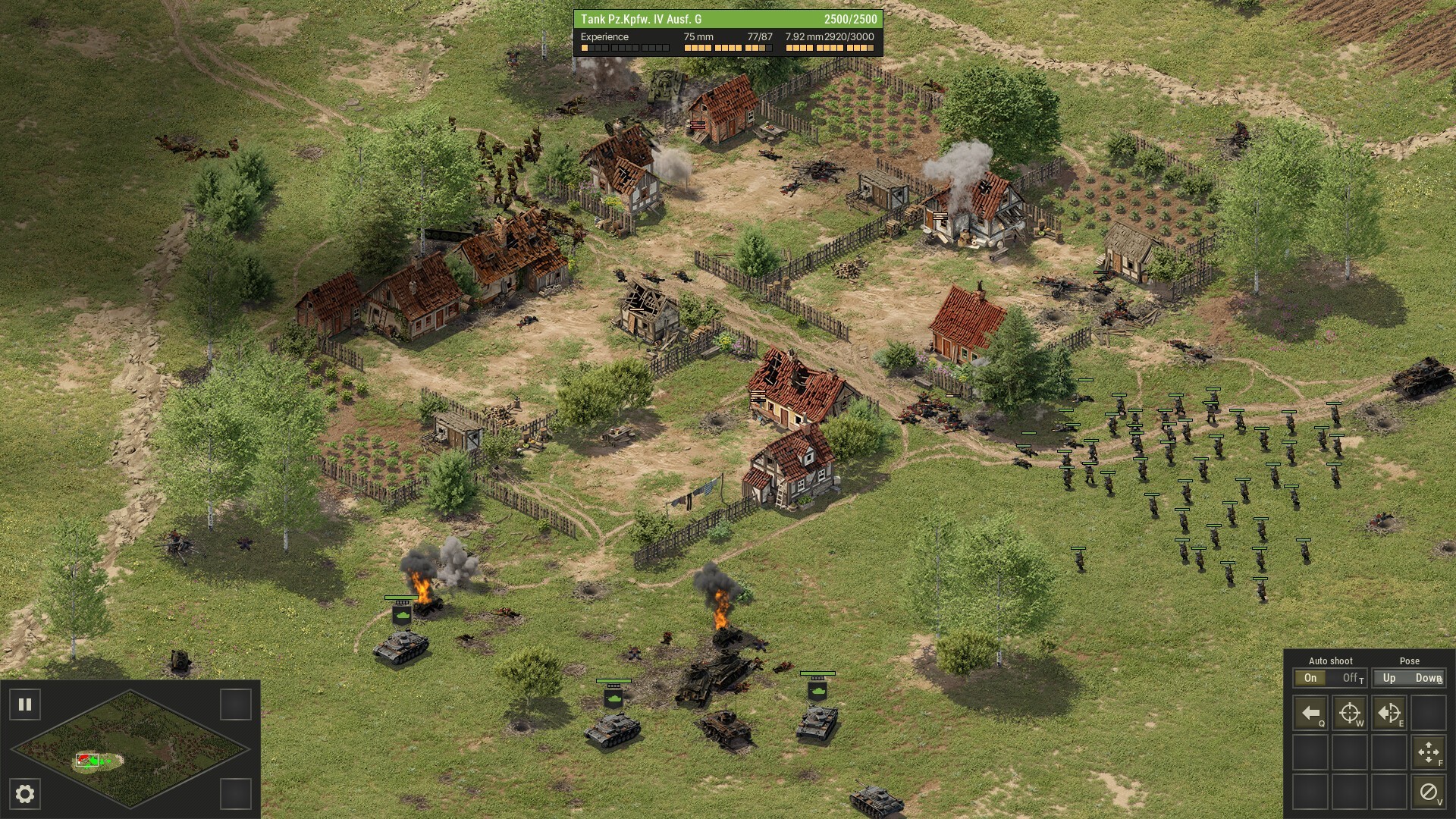Image resolution: width=1456 pixels, height=819 pixels.
Task: Select the rightmost tank with green marker
Action: click(x=817, y=721)
